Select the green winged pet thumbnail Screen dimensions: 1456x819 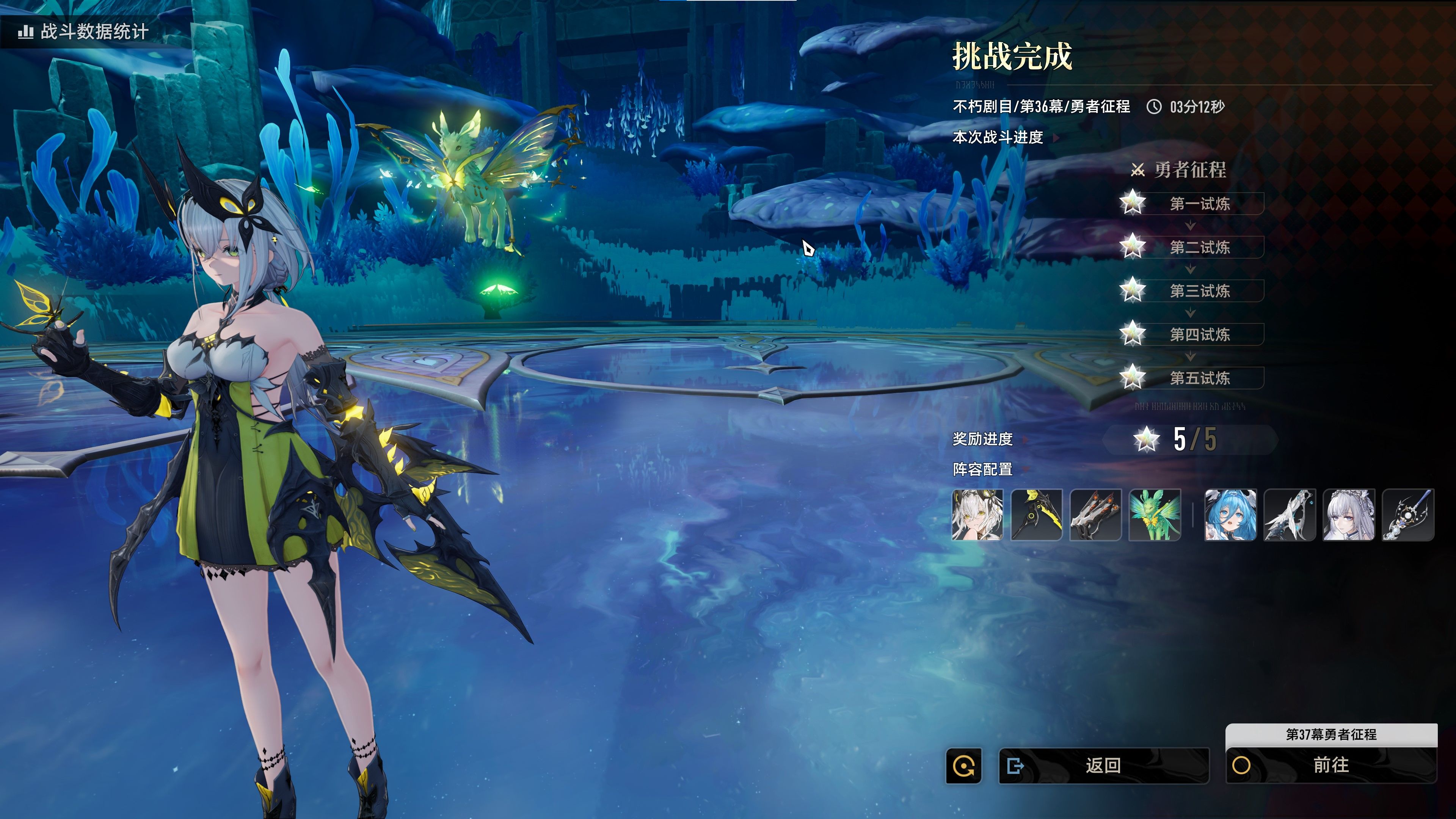tap(1154, 515)
